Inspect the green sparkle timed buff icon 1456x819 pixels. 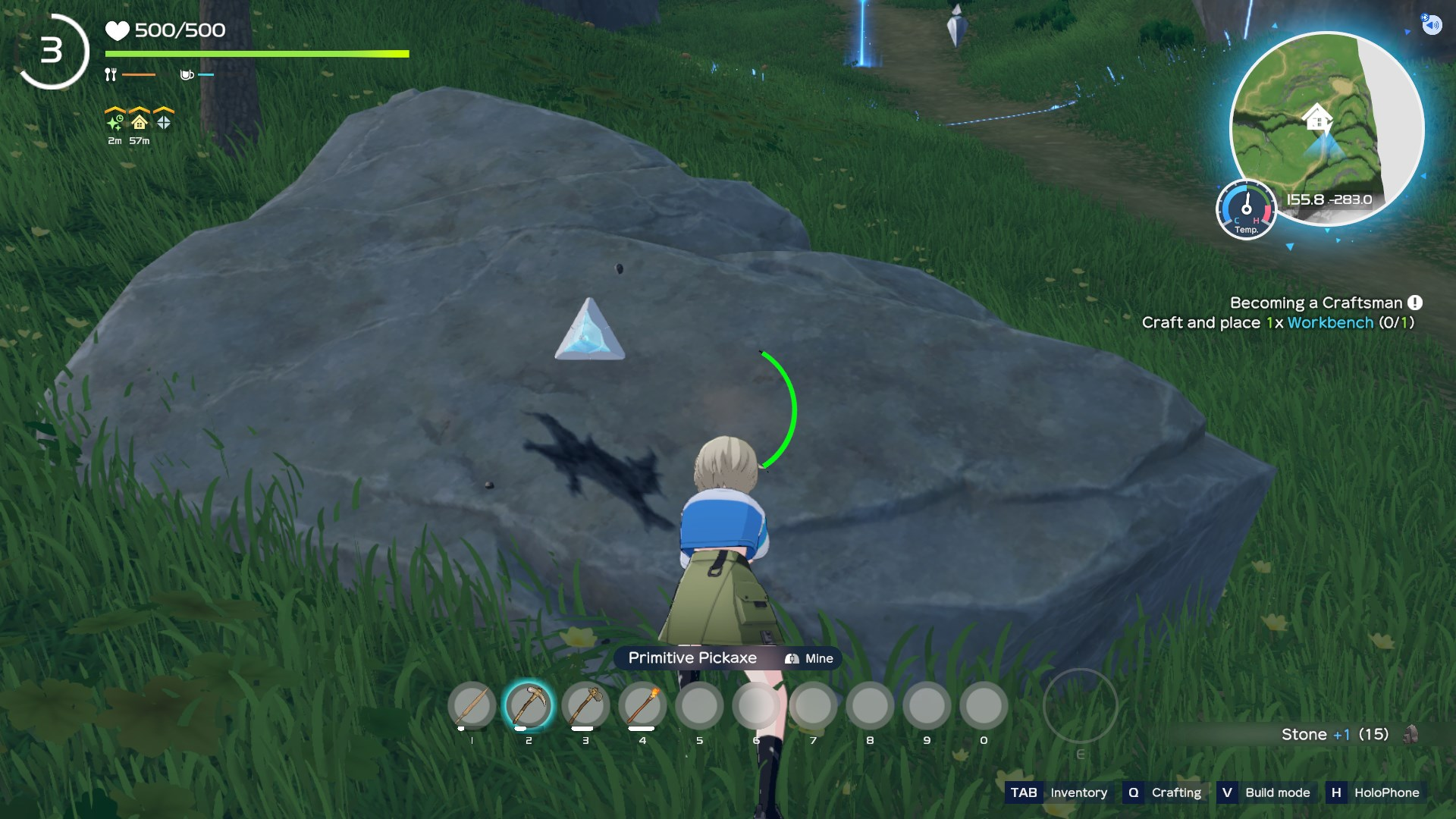pos(115,121)
